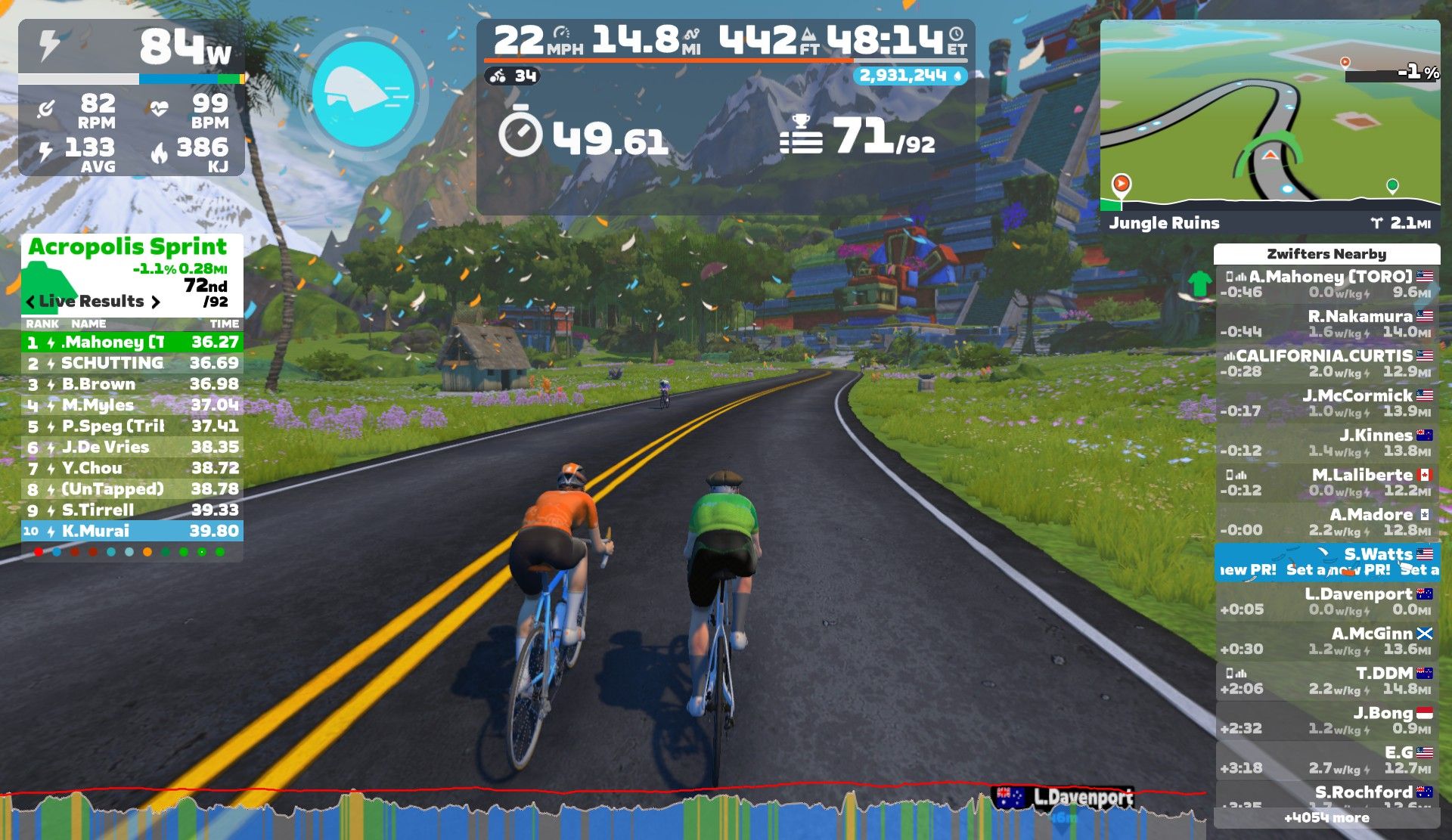Select R.Nakamura in the nearby riders list
This screenshot has height=840, width=1452.
(1327, 324)
